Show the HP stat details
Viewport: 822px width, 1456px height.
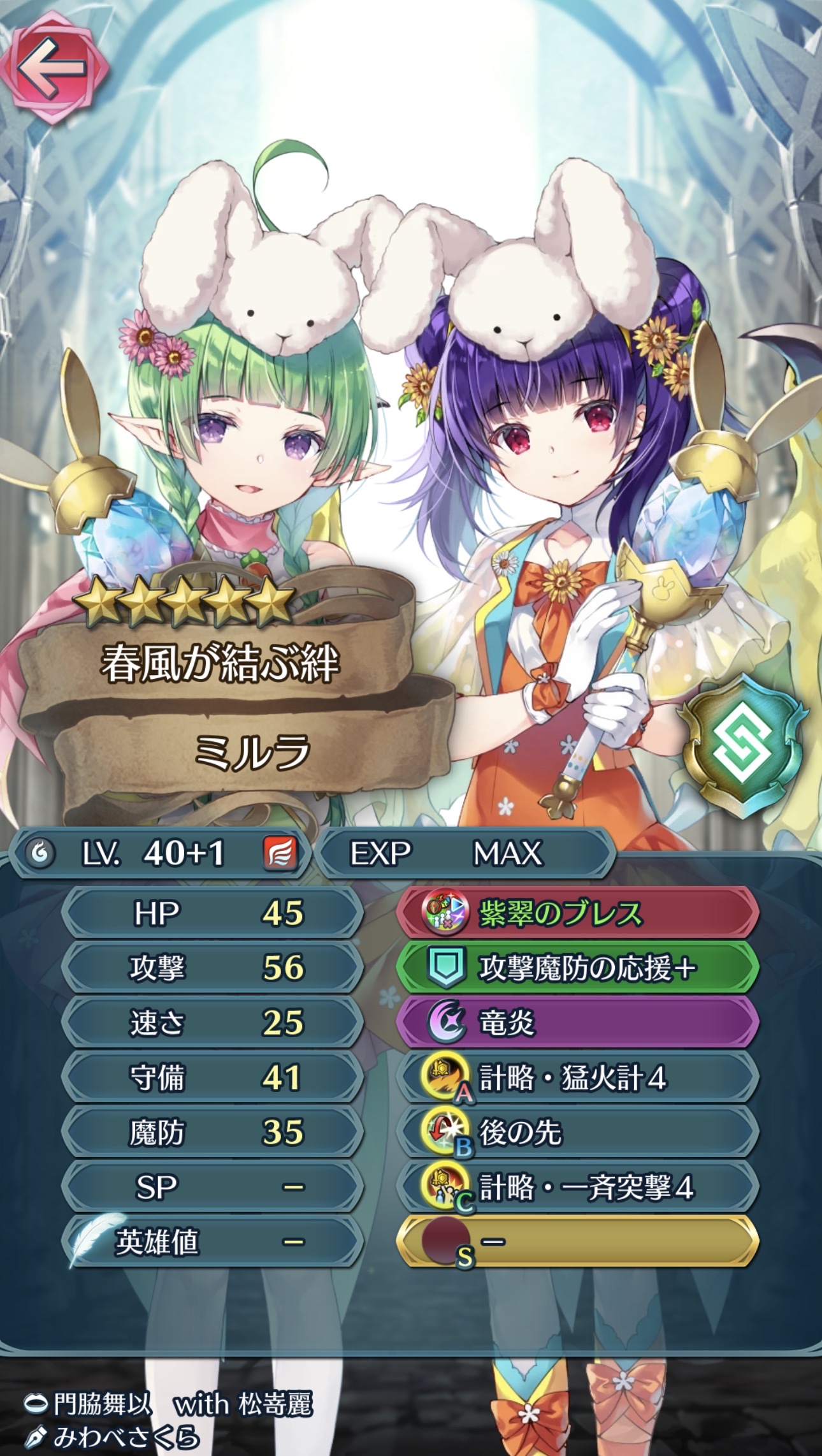tap(213, 914)
